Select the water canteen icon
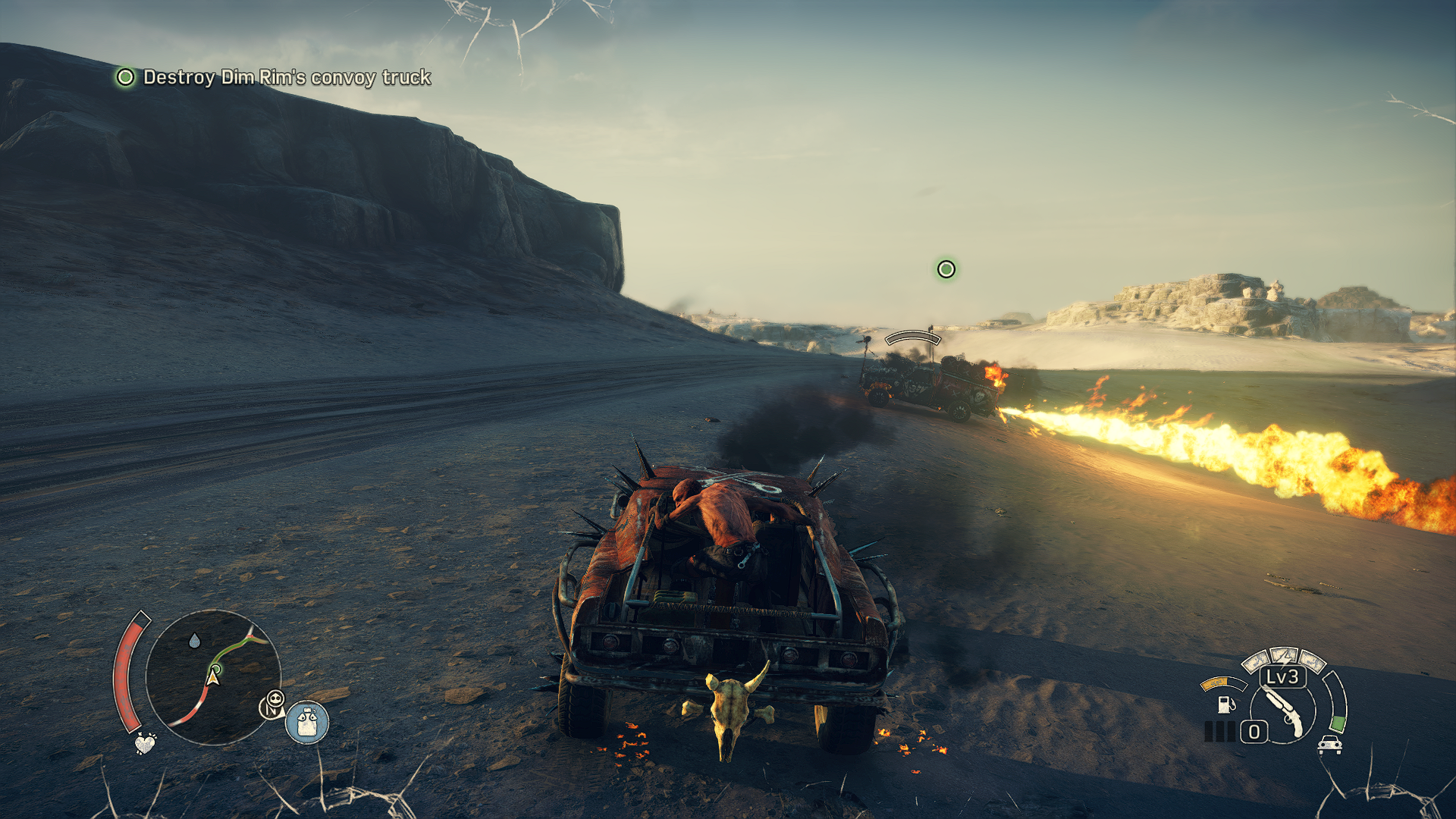 pyautogui.click(x=307, y=721)
